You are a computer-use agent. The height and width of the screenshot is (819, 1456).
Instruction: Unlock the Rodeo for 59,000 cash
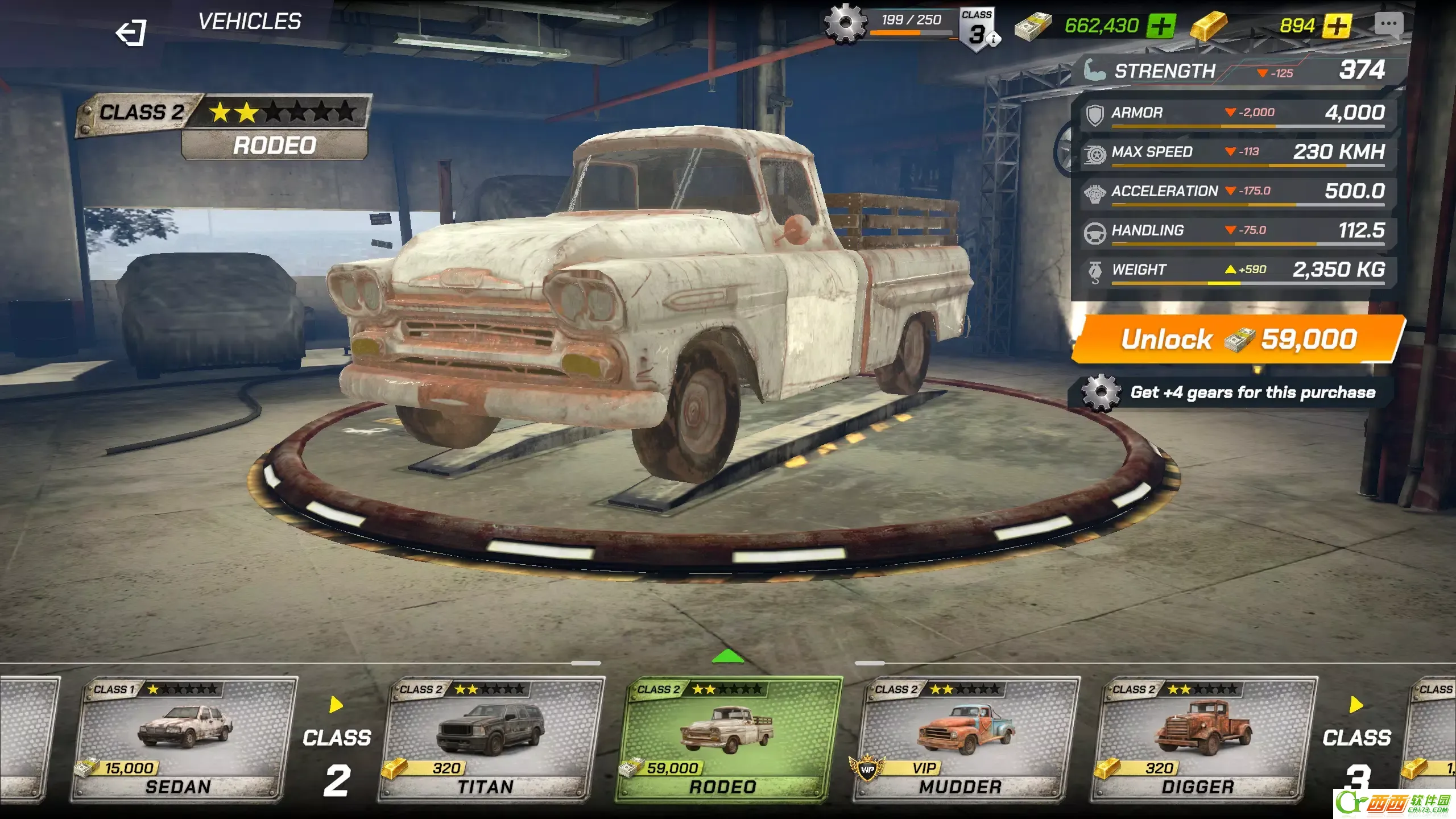point(1238,340)
